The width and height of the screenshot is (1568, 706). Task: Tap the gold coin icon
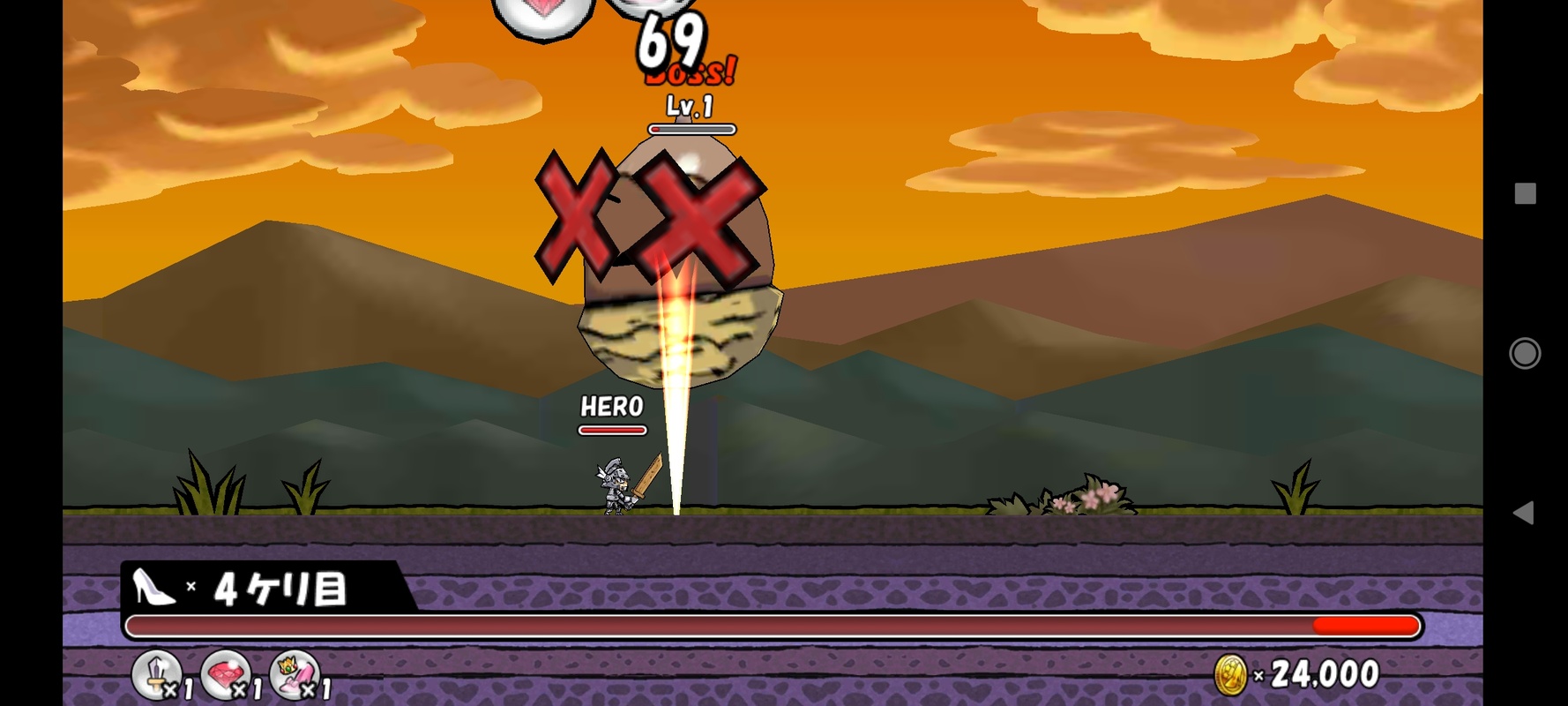point(1231,676)
